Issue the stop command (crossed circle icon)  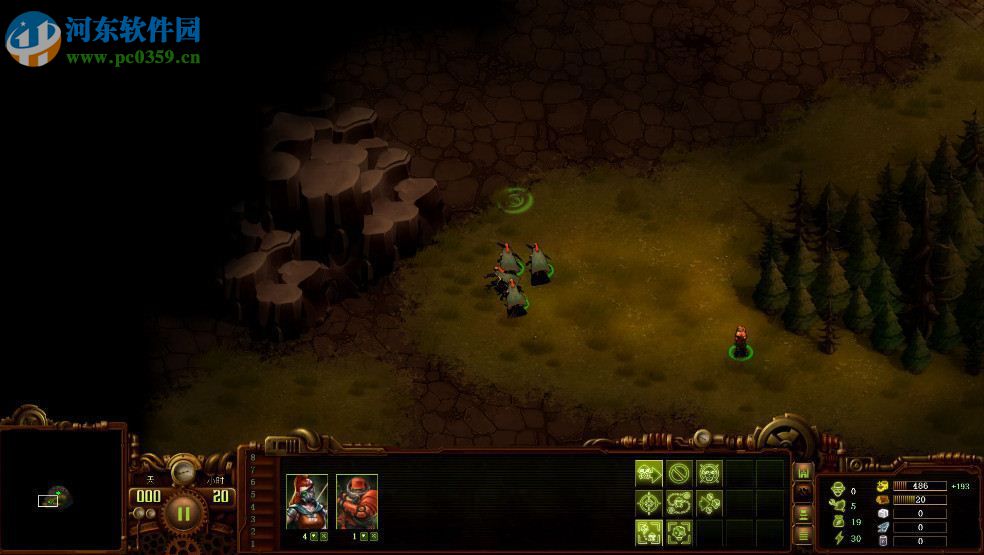(x=679, y=473)
